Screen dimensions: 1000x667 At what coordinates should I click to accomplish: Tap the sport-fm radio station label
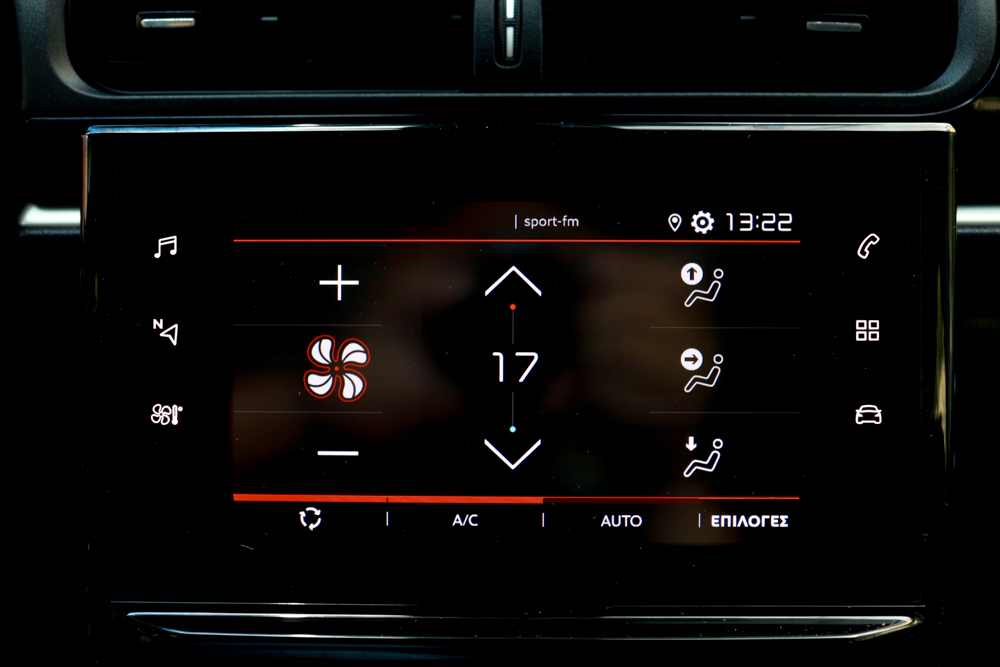549,222
